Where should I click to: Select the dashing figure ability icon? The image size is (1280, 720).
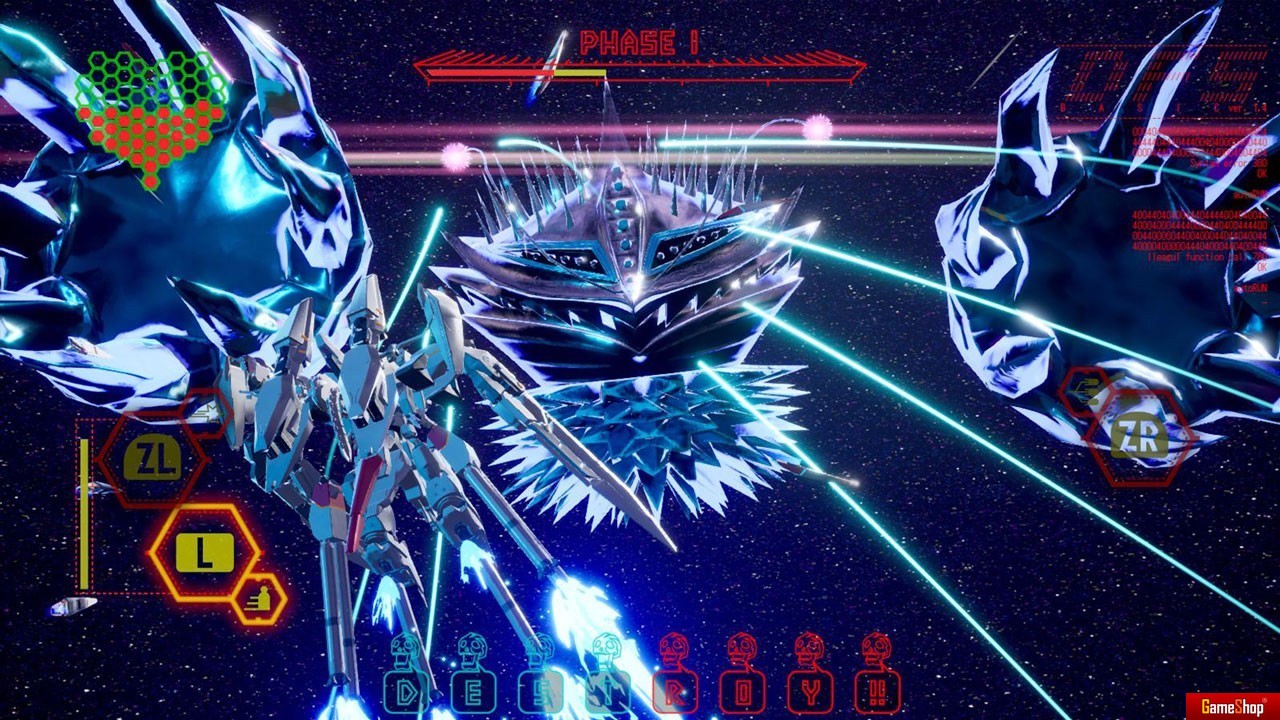click(260, 600)
